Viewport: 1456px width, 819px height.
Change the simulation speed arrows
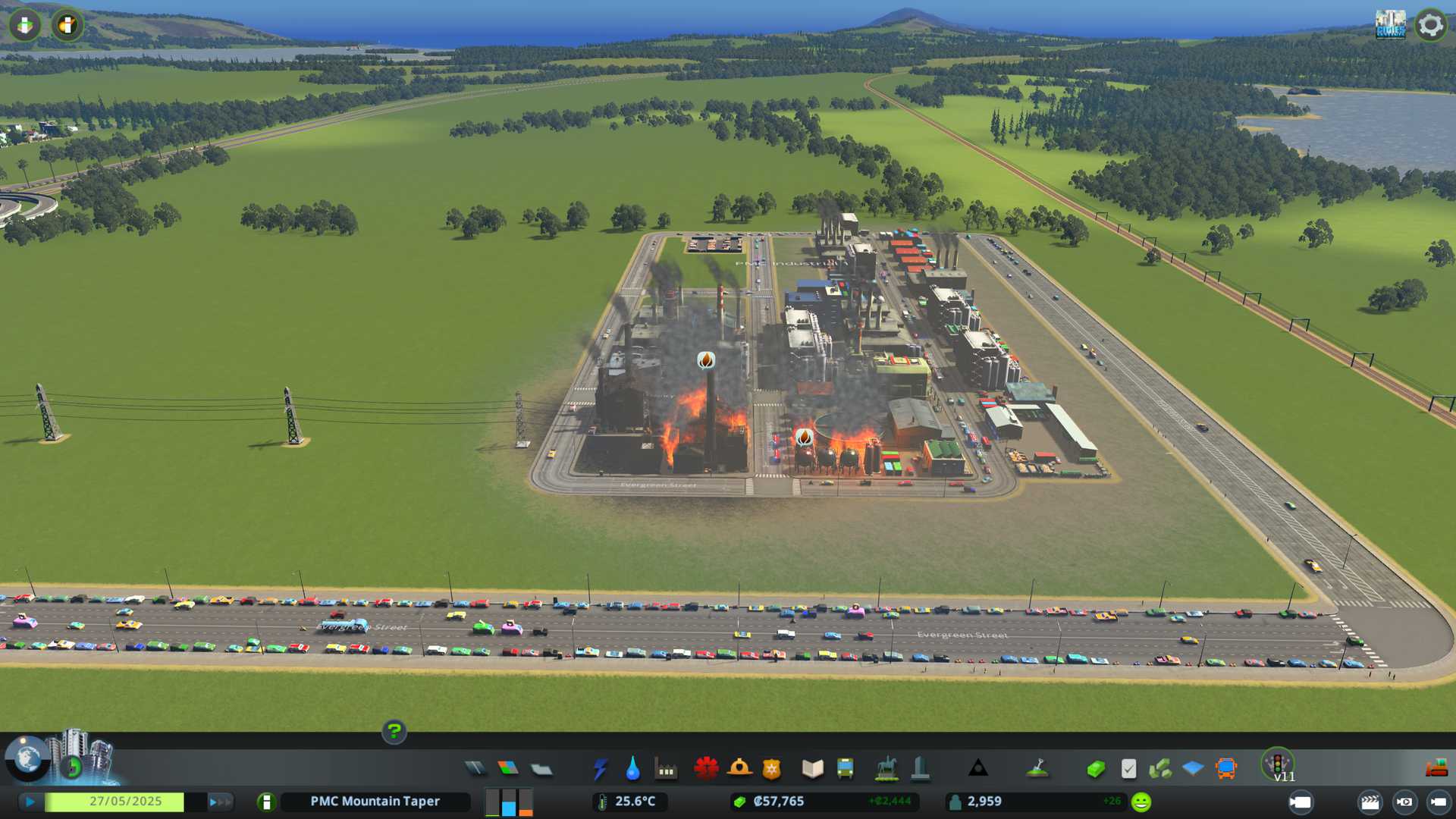pos(219,802)
